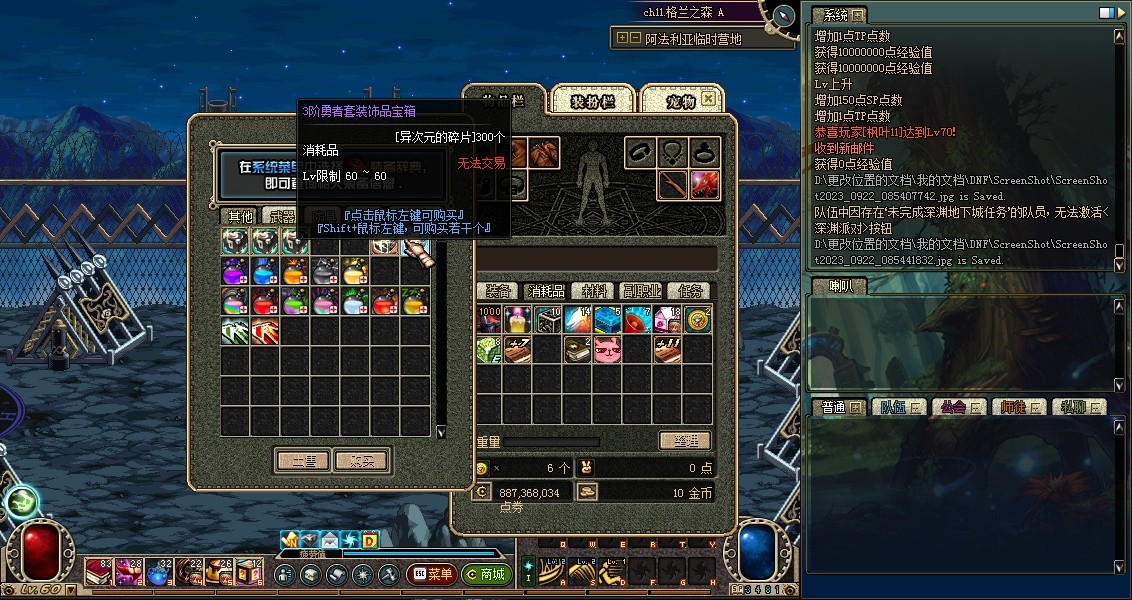Click the 整理 sort inventory button
Screen dimensions: 1132x600
point(685,441)
